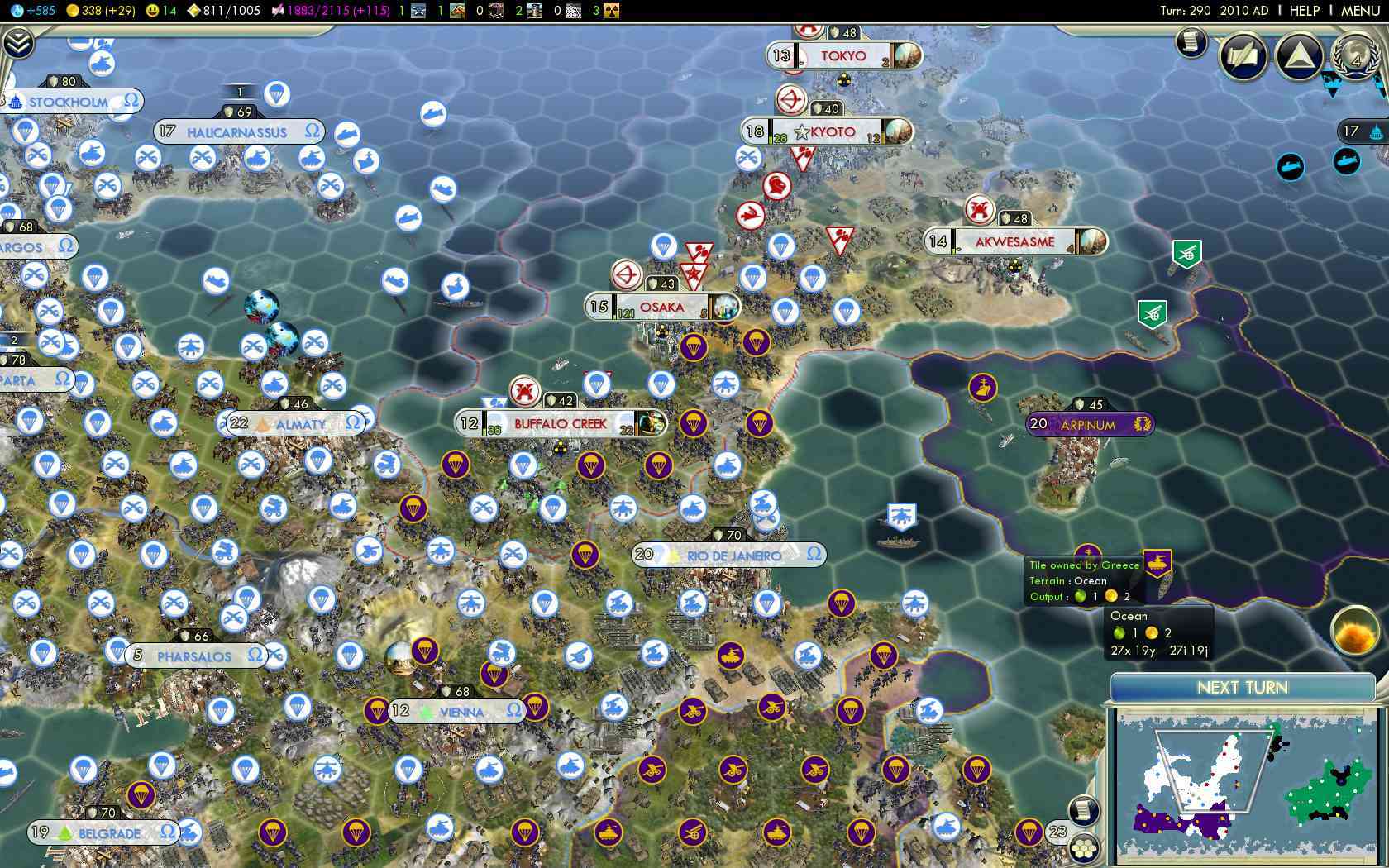Select the Buffalo Creek city banner
The image size is (1389, 868).
561,424
